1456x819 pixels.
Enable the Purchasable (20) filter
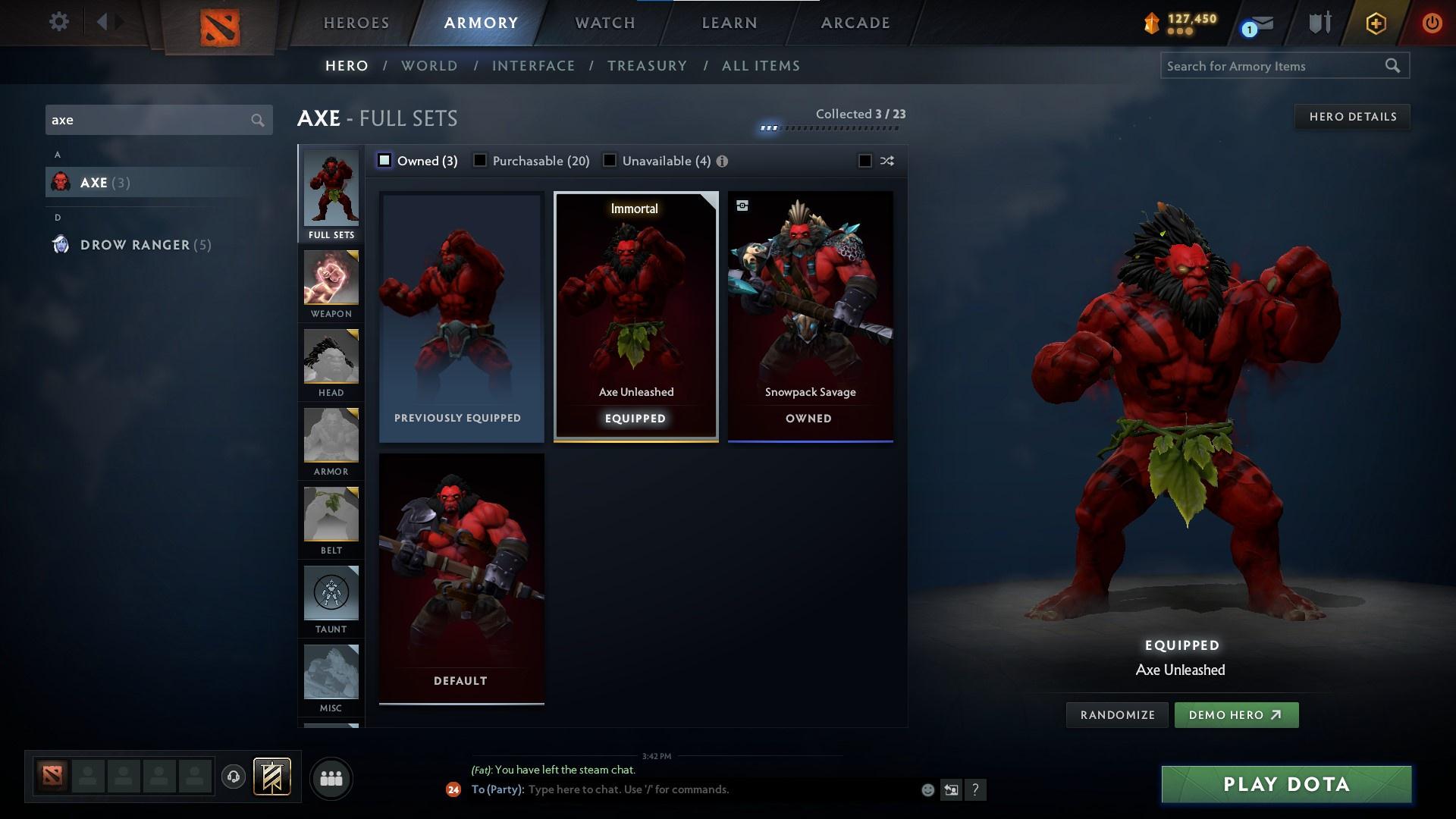[x=479, y=161]
